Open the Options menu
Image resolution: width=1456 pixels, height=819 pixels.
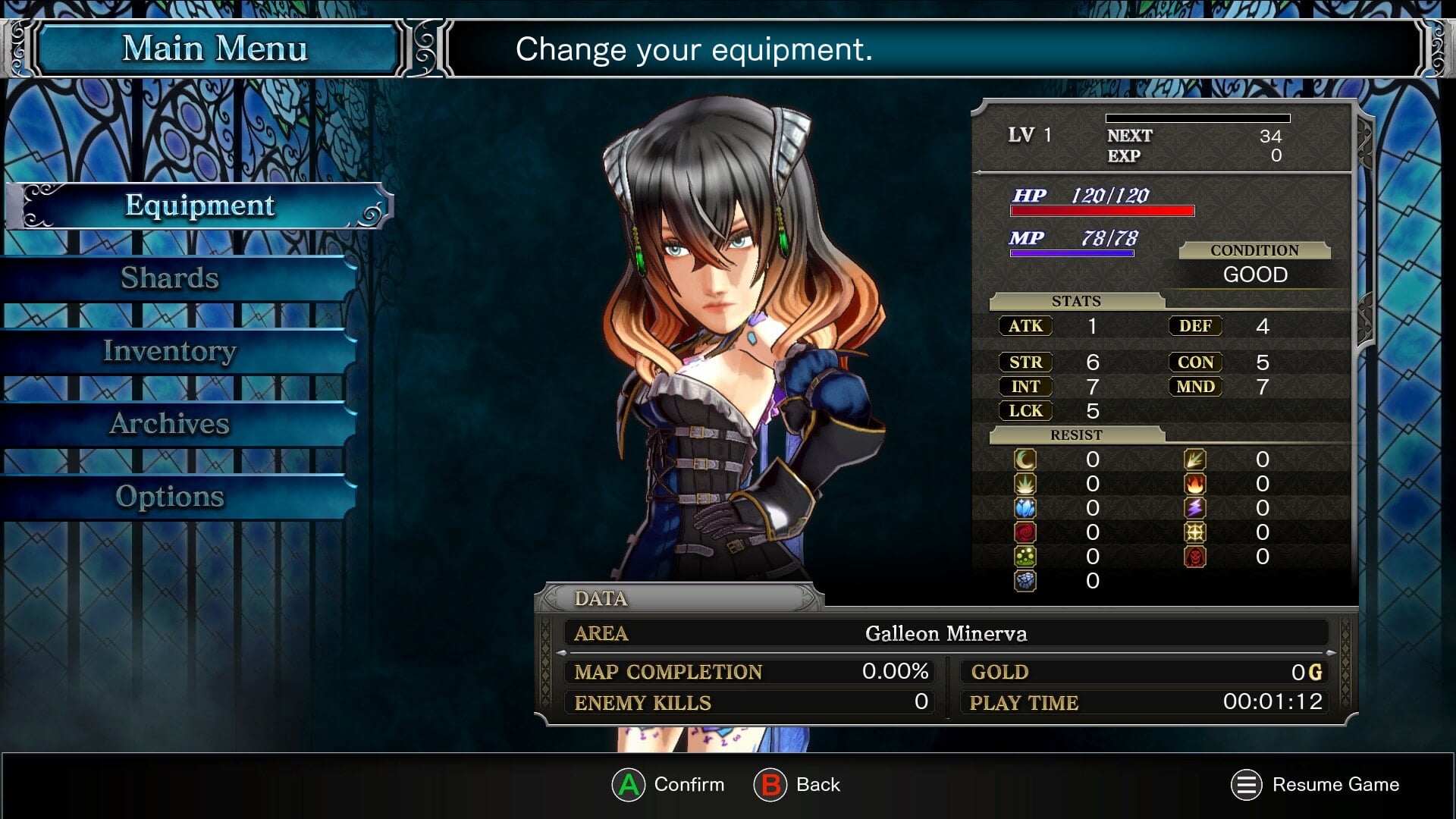(170, 497)
